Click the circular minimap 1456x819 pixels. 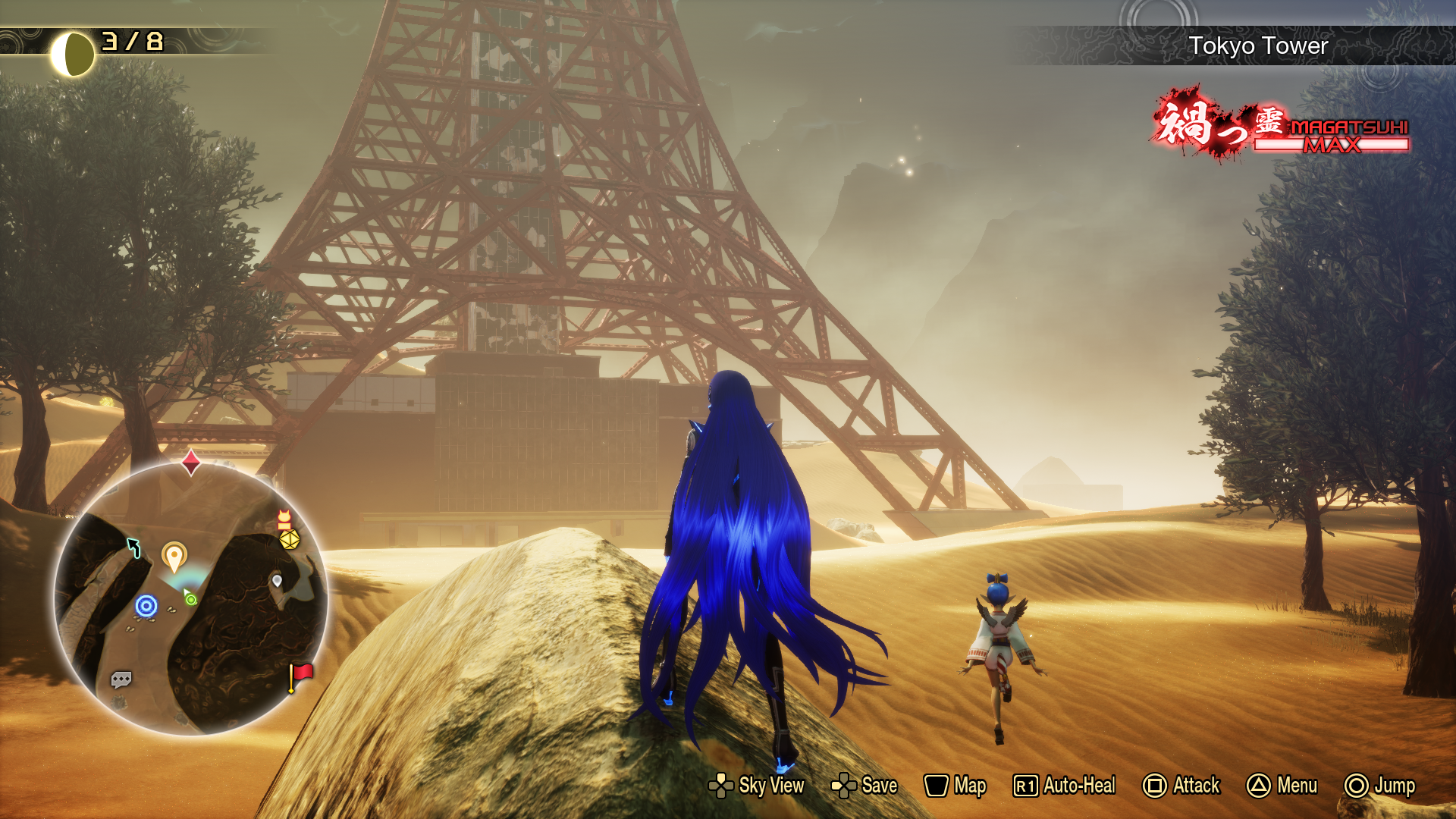pos(190,599)
